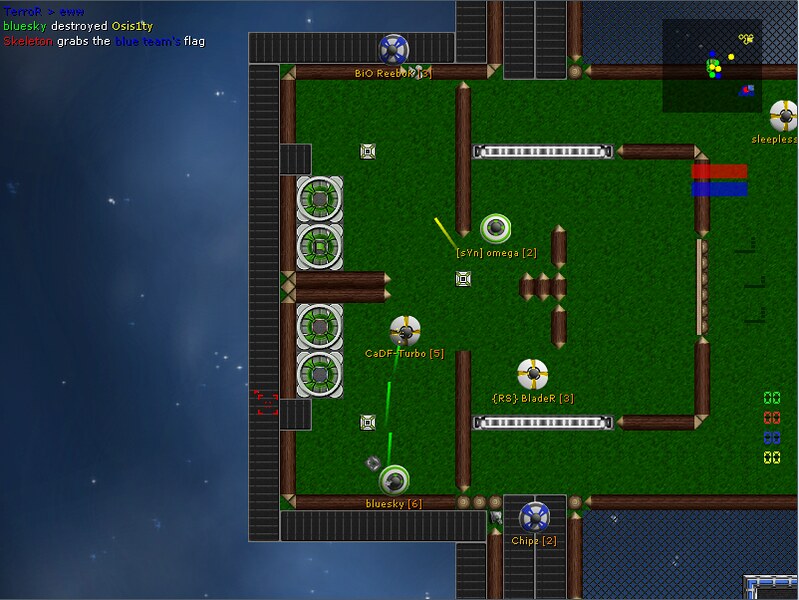Click the minimap radar overlay
Viewport: 799px width, 600px height.
click(711, 66)
